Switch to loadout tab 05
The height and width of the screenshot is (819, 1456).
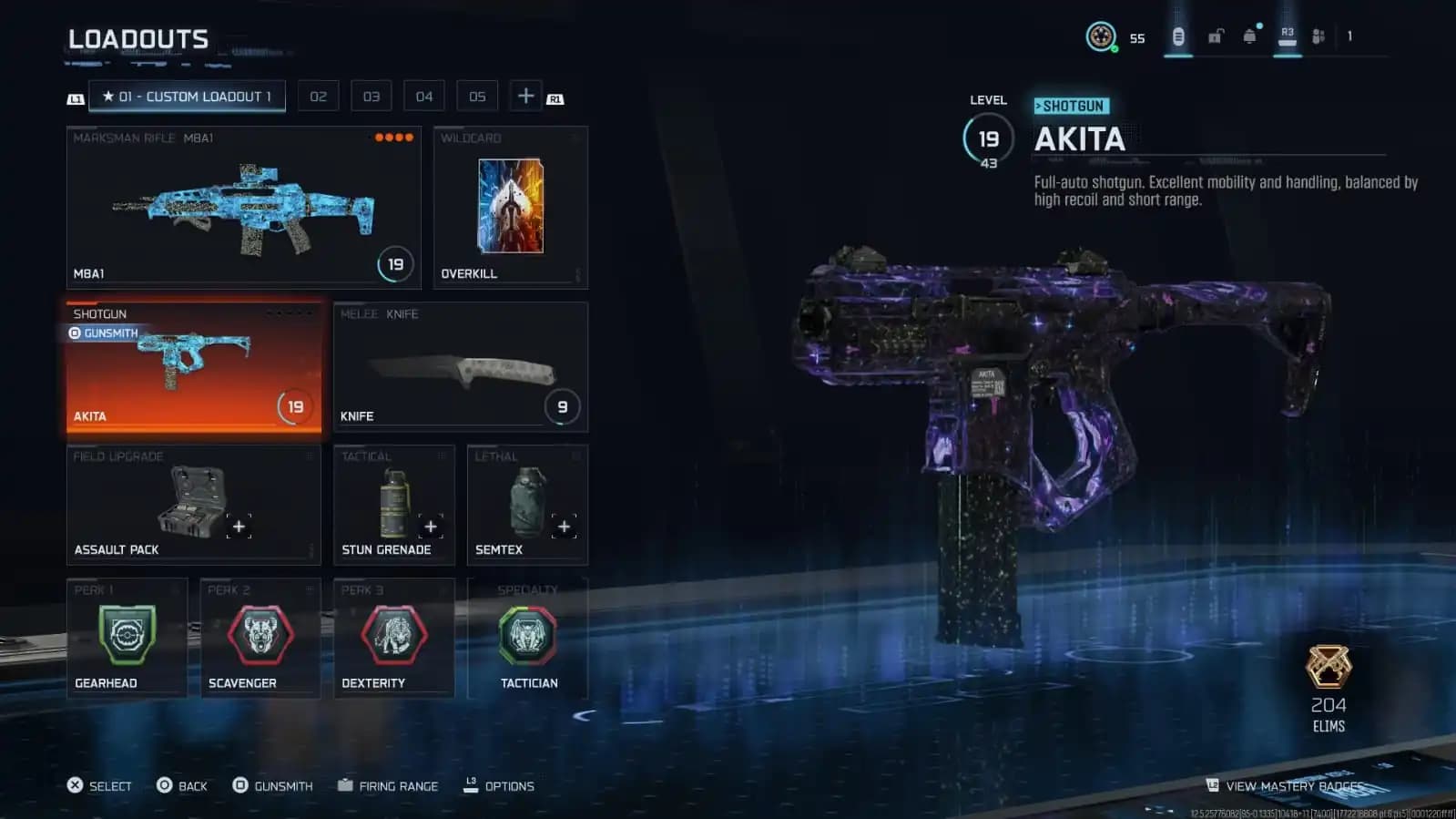(476, 96)
